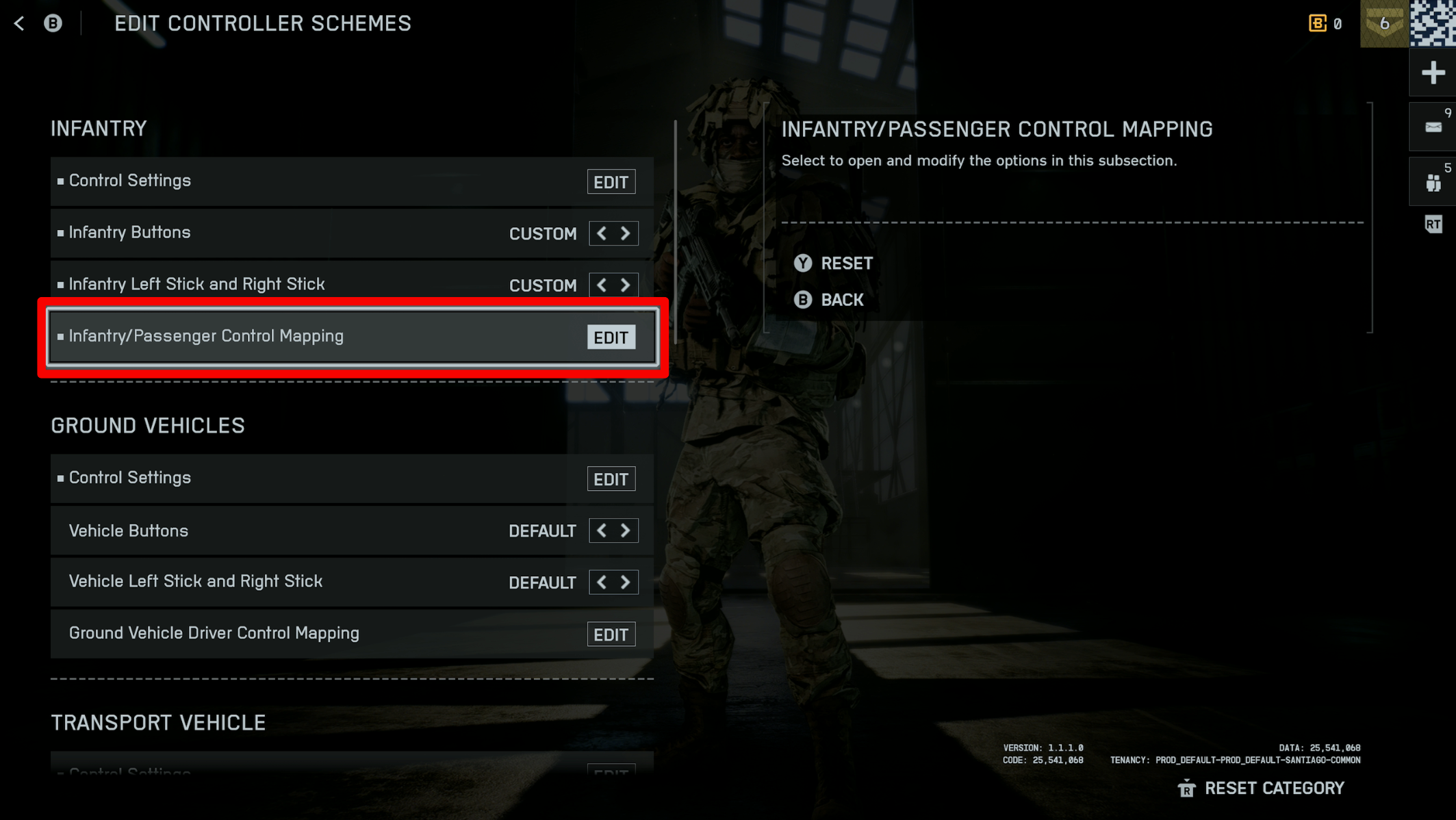Viewport: 1456px width, 820px height.
Task: Edit Infantry/Passenger Control Mapping
Action: click(x=611, y=337)
